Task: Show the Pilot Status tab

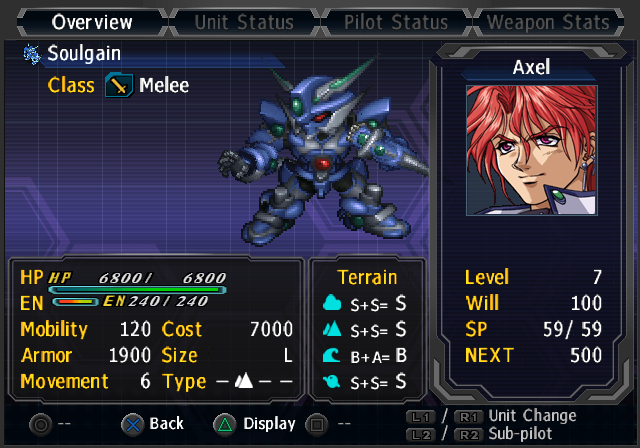Action: click(397, 21)
